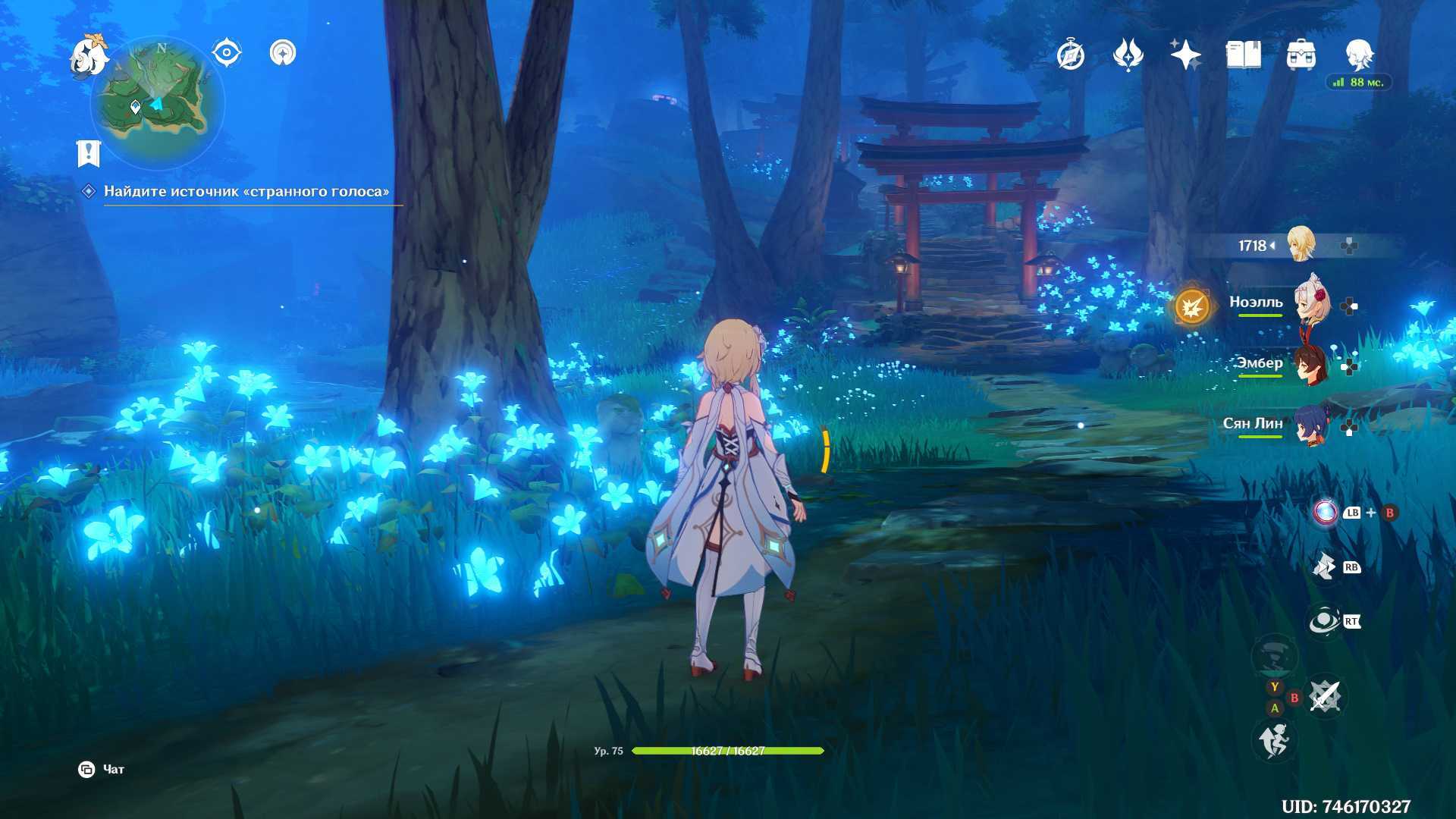Open the character profile head icon

(x=1358, y=55)
